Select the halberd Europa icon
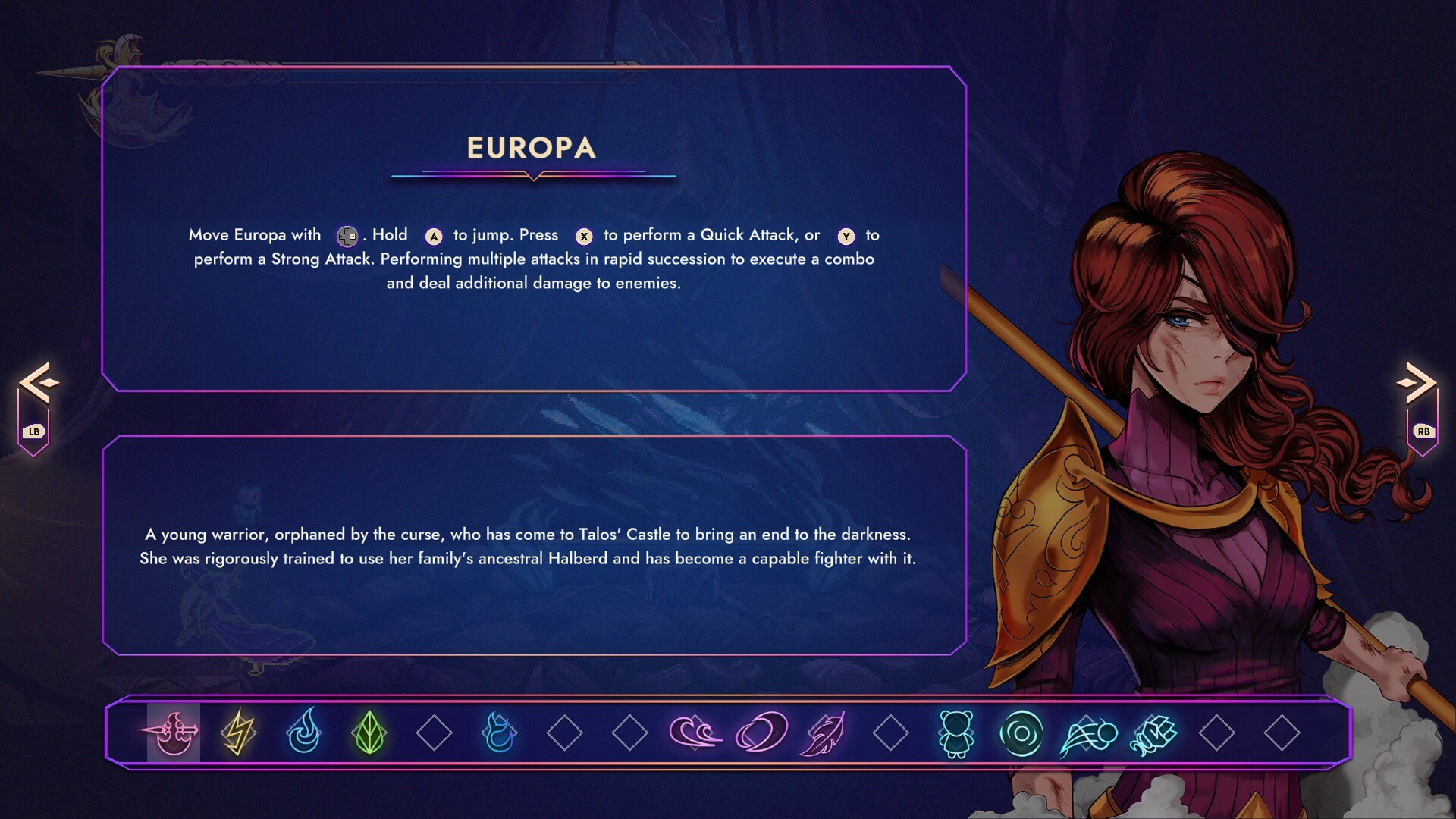The width and height of the screenshot is (1456, 819). click(x=173, y=733)
